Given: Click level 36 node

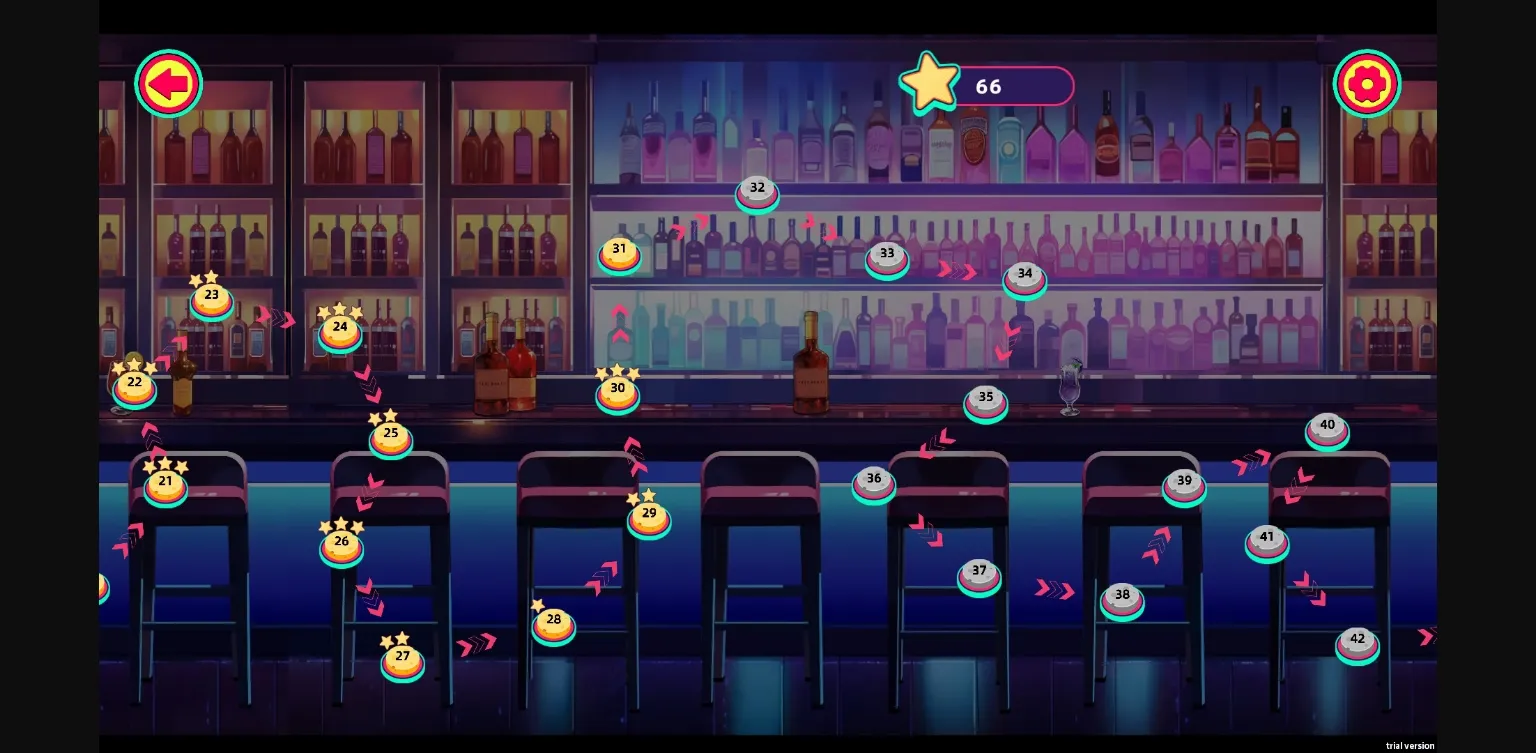Looking at the screenshot, I should pyautogui.click(x=874, y=483).
